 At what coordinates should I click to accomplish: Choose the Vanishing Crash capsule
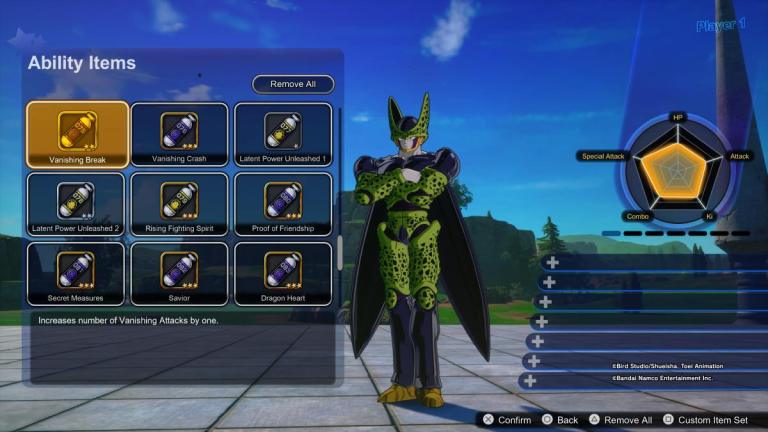pos(179,134)
